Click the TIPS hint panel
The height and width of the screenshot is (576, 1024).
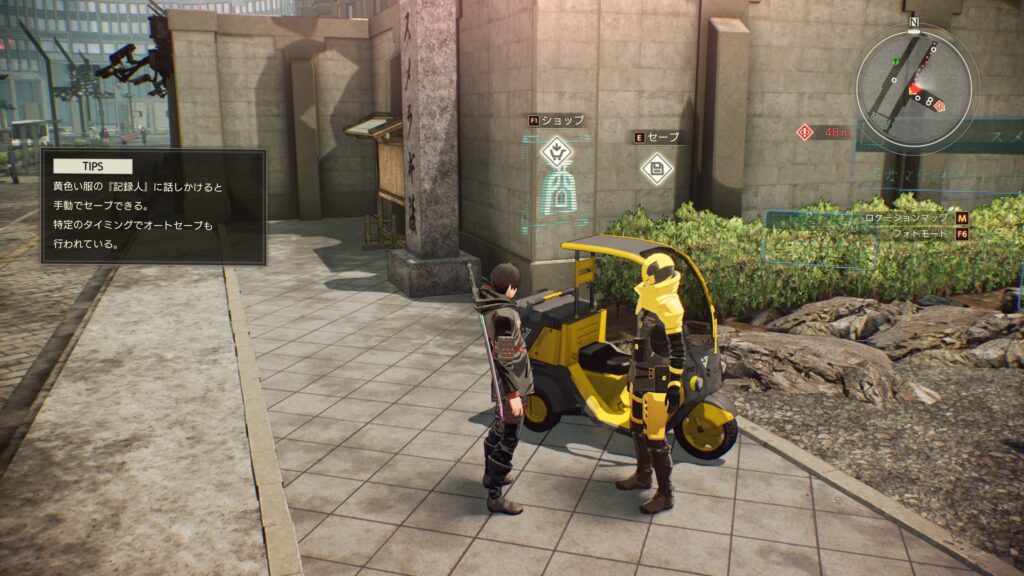click(x=154, y=206)
